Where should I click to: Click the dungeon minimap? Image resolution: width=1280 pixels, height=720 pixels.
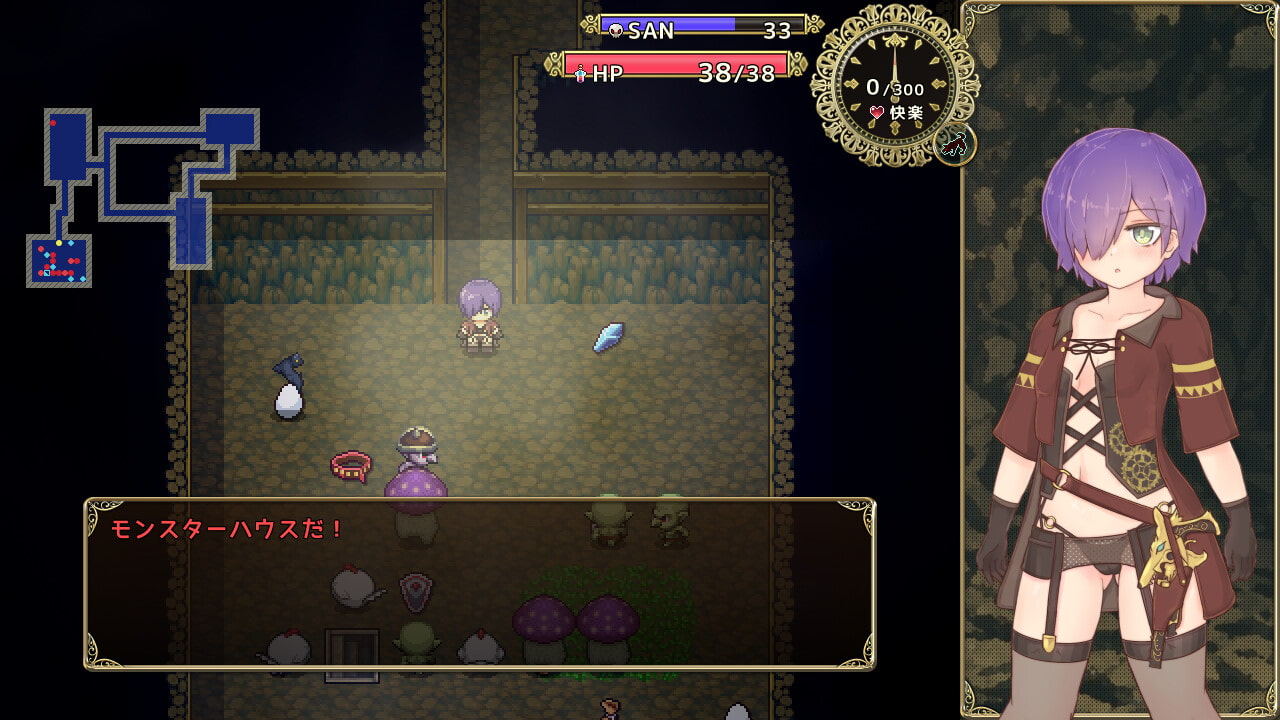pyautogui.click(x=142, y=197)
